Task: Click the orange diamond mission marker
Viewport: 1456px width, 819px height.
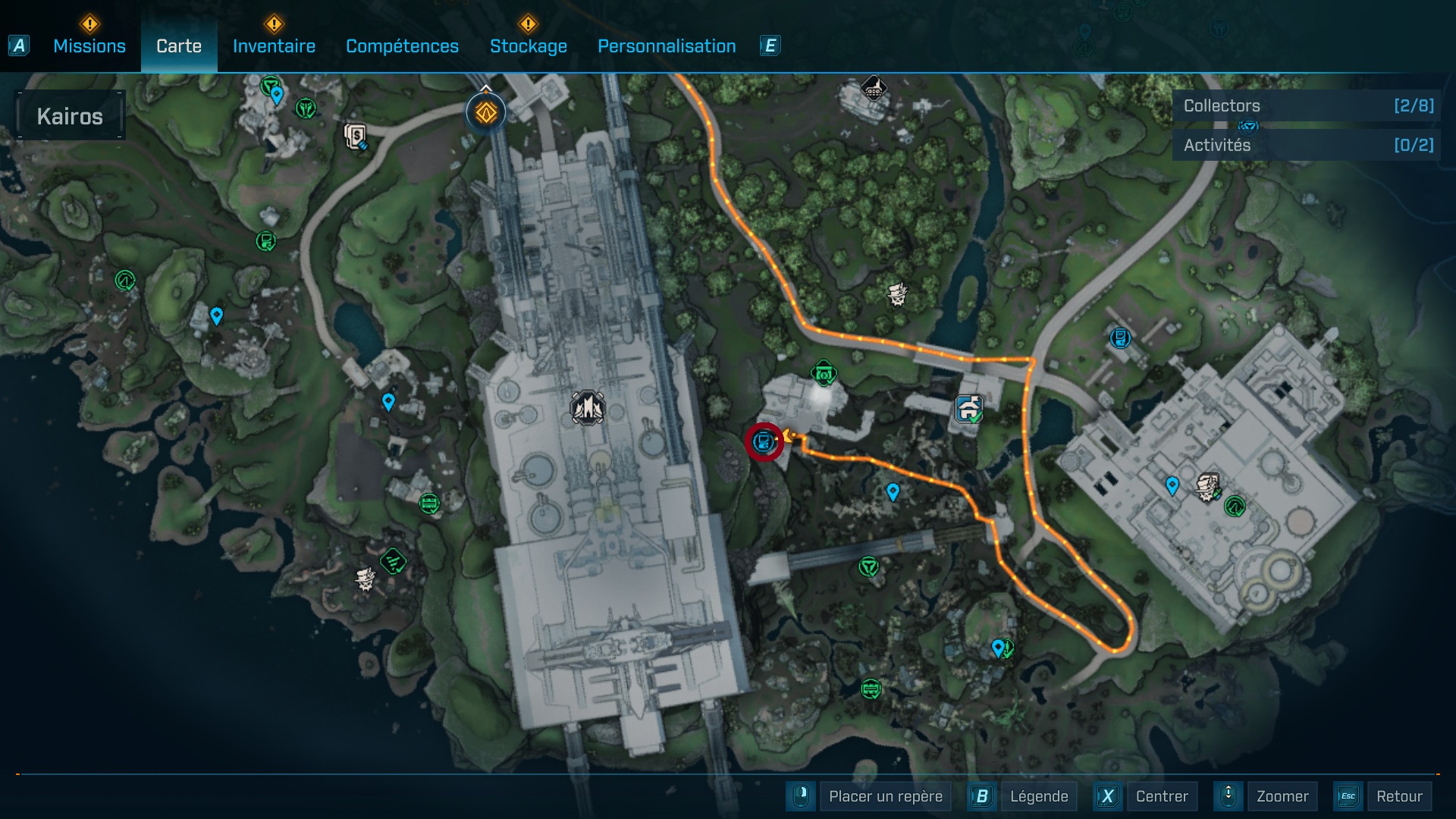Action: coord(486,113)
